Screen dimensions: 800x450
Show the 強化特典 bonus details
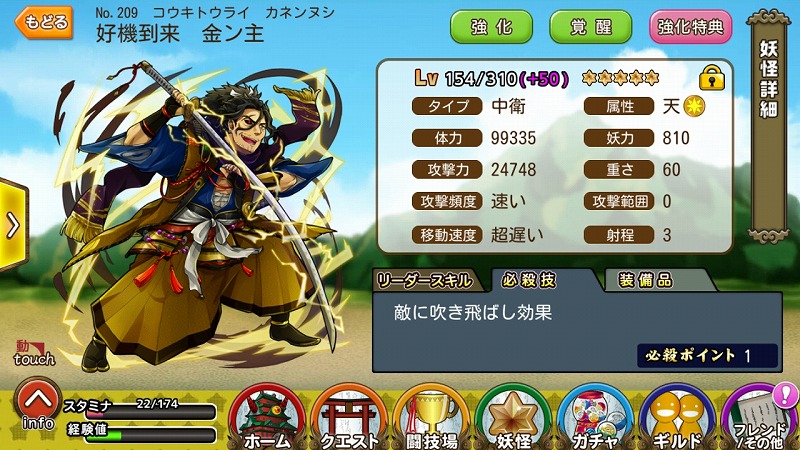coord(690,27)
